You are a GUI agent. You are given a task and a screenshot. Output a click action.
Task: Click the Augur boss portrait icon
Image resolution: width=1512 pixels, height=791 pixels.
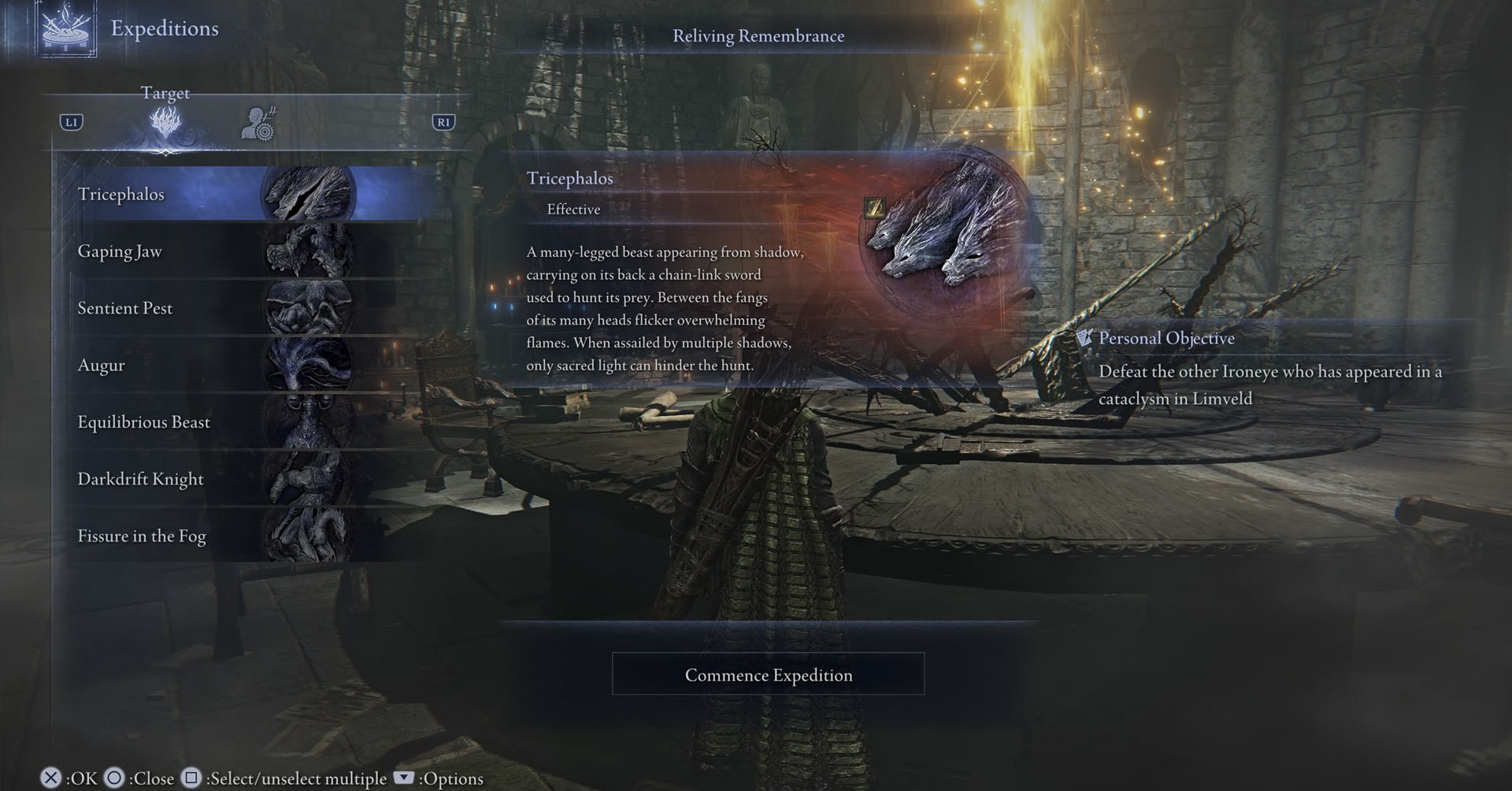pos(307,365)
